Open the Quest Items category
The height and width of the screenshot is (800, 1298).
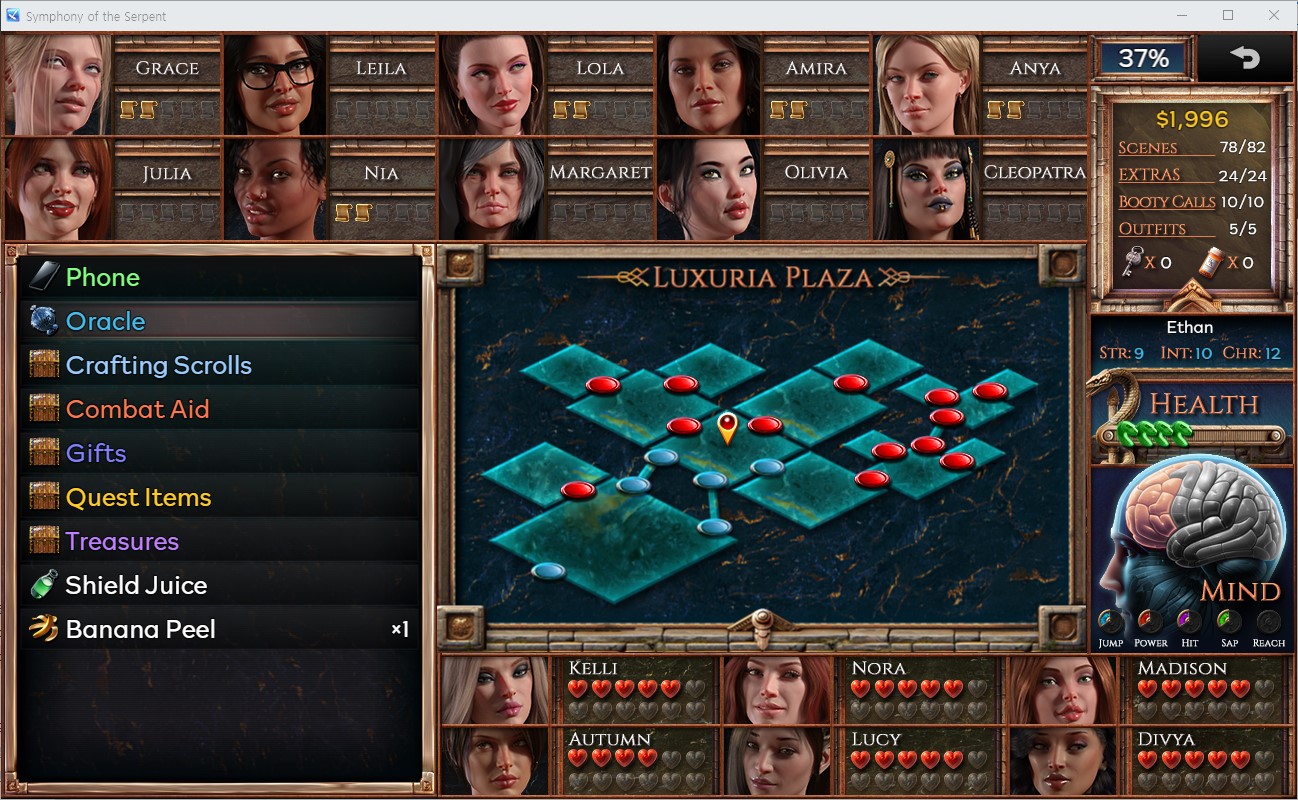[138, 497]
